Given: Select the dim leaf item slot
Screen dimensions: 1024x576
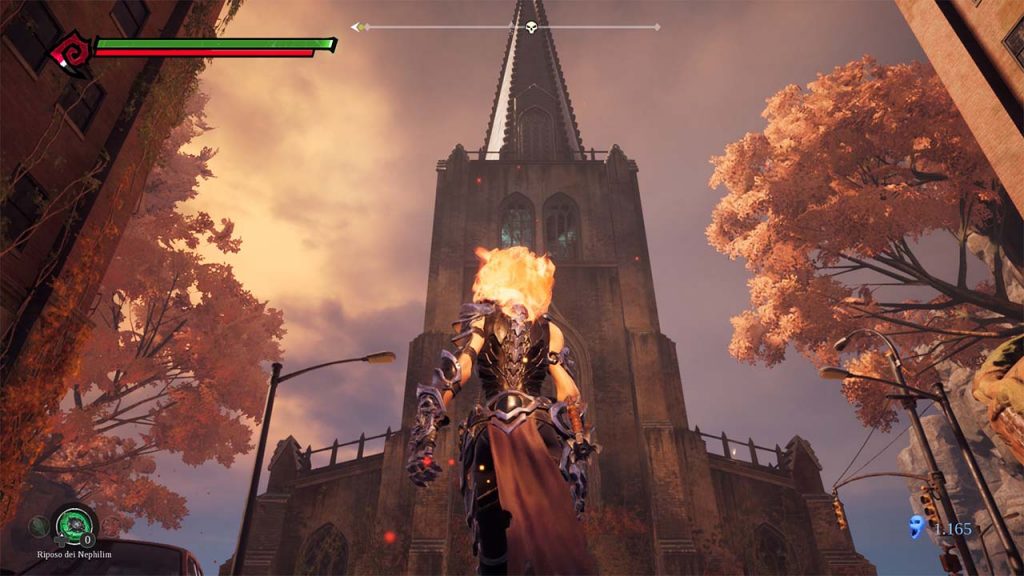Looking at the screenshot, I should coord(38,523).
